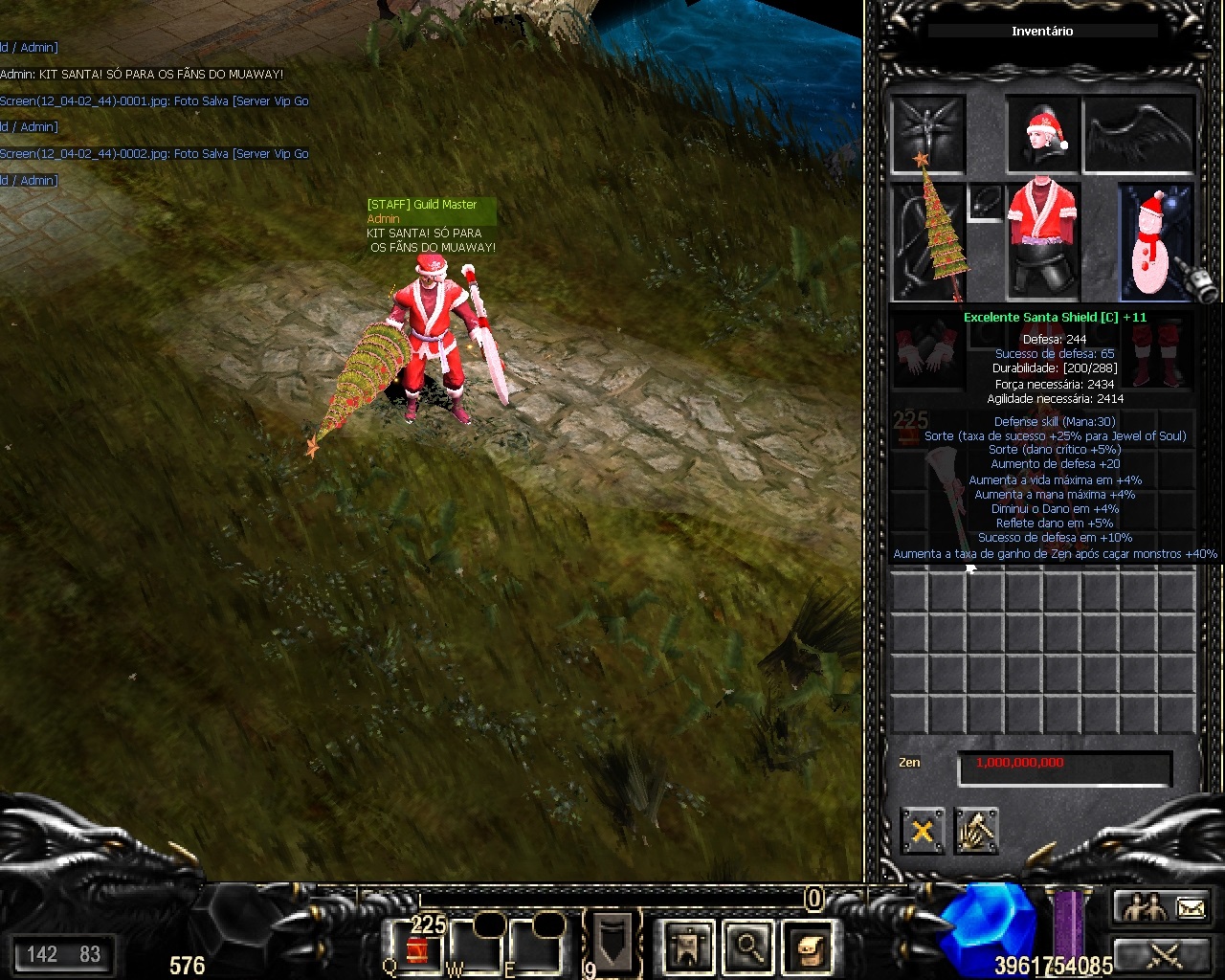
Task: Close the Inventário panel with the X button
Action: point(923,831)
